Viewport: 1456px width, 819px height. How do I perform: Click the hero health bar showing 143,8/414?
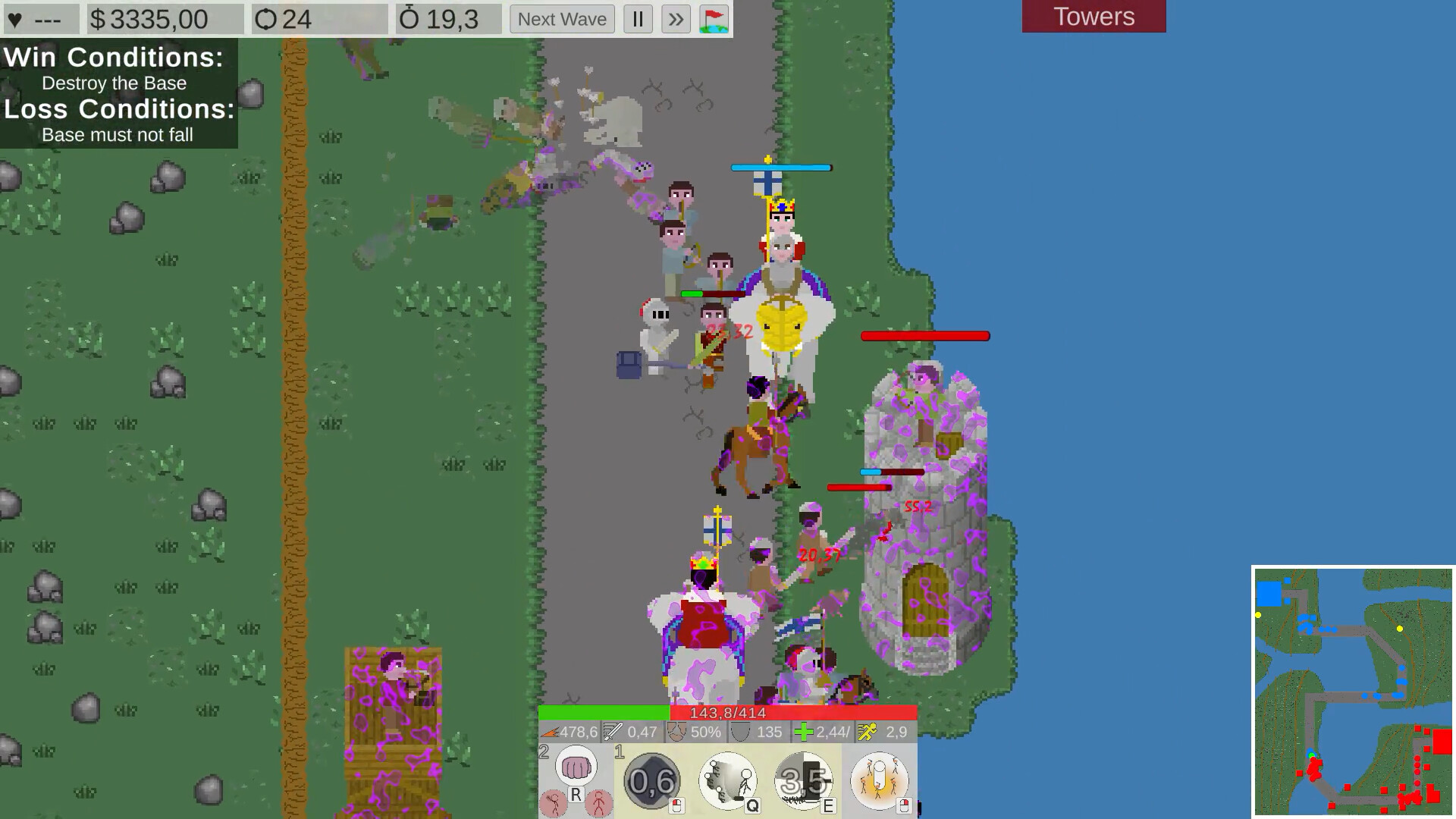726,713
